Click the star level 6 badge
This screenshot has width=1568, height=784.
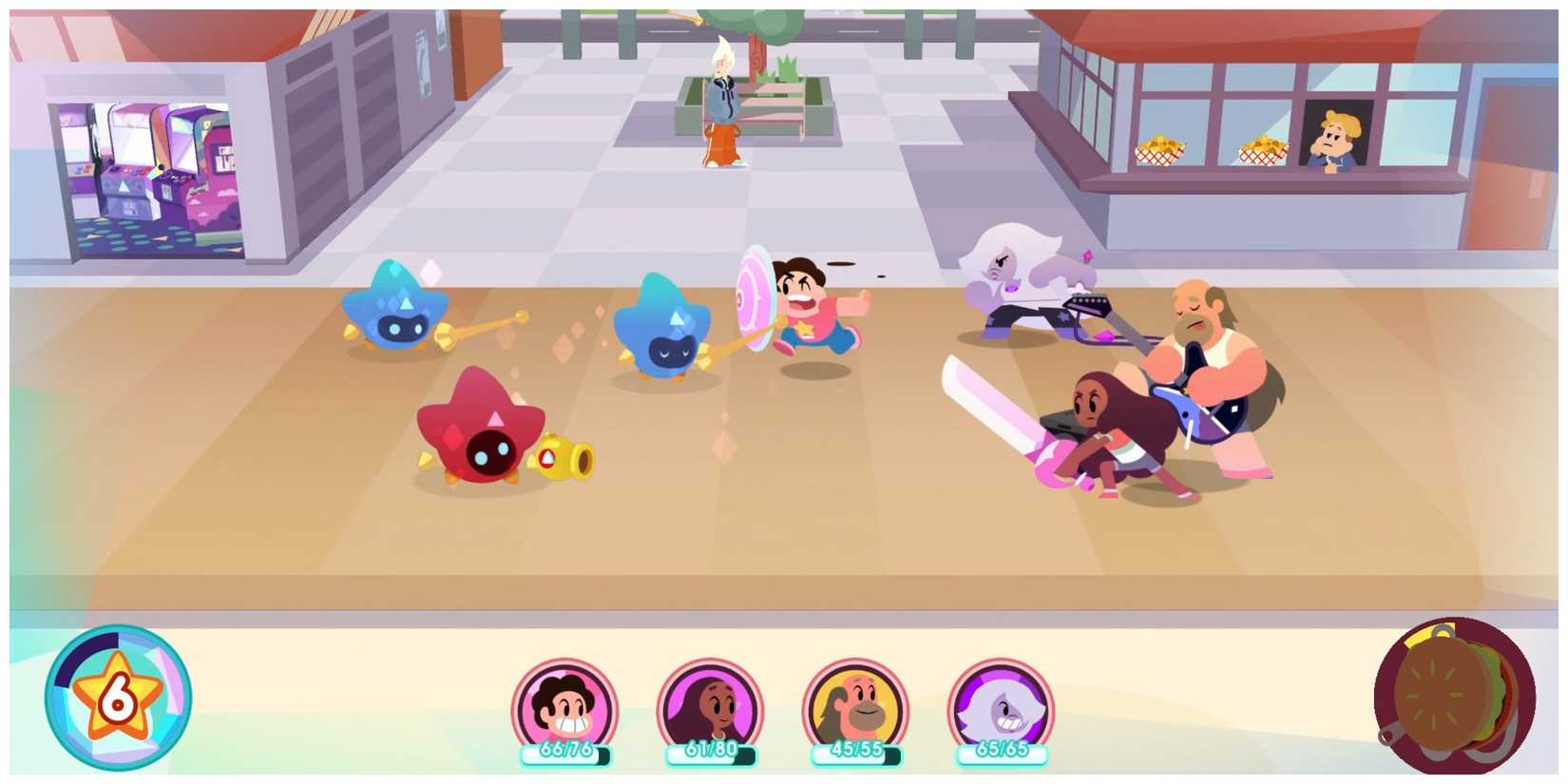pos(119,698)
